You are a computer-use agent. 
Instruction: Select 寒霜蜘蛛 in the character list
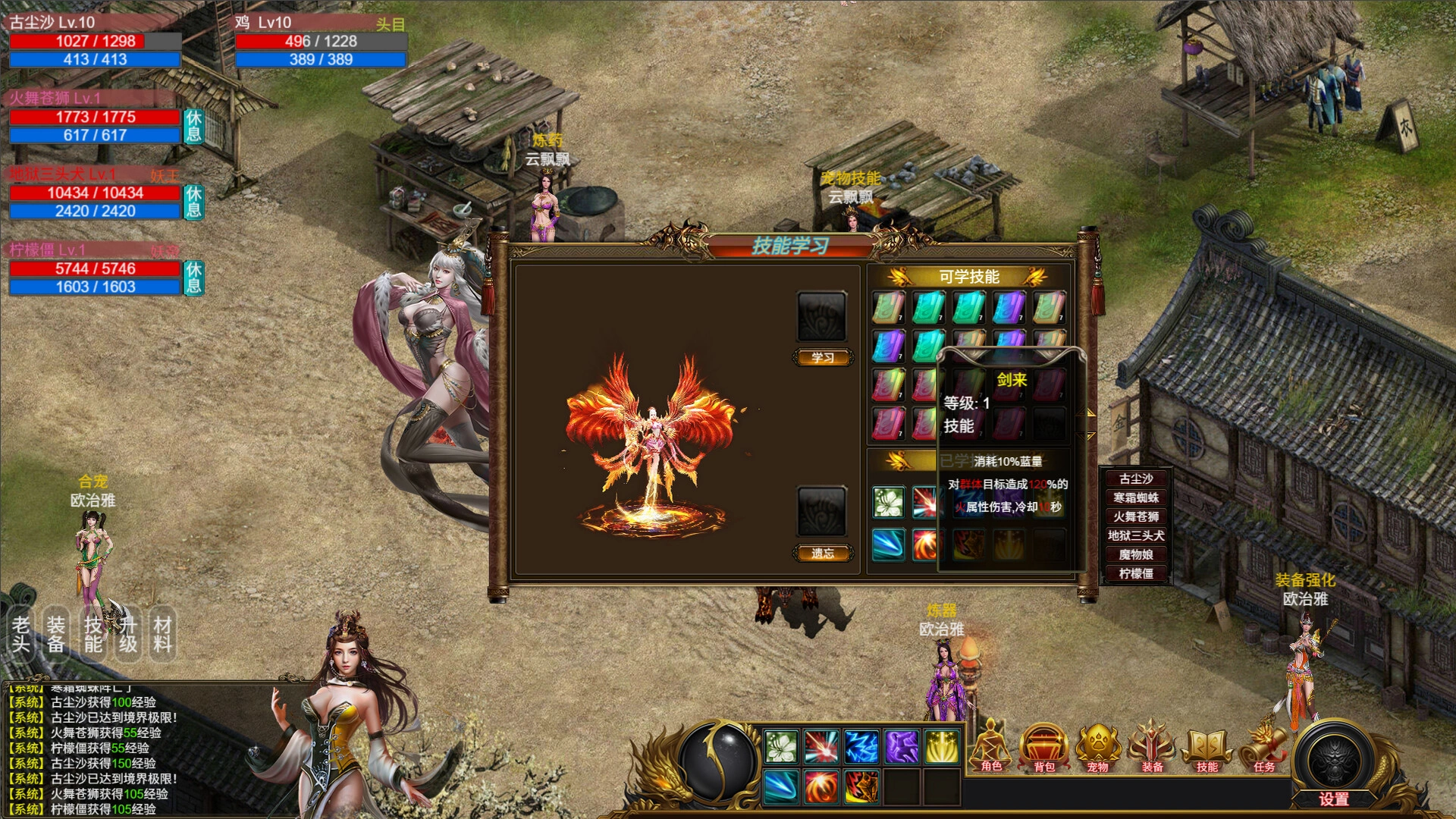[x=1135, y=497]
